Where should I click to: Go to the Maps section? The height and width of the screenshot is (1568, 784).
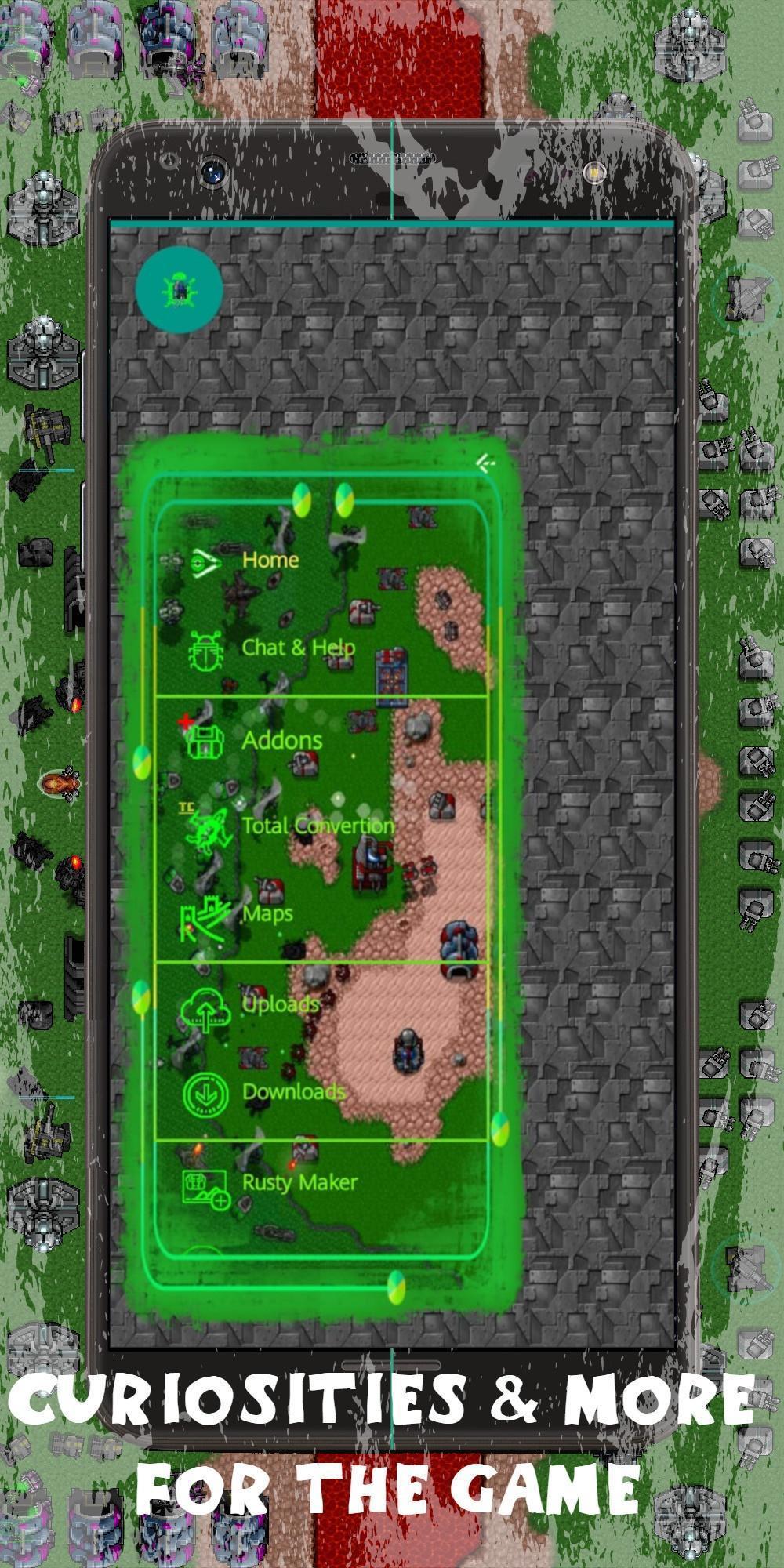tap(267, 914)
